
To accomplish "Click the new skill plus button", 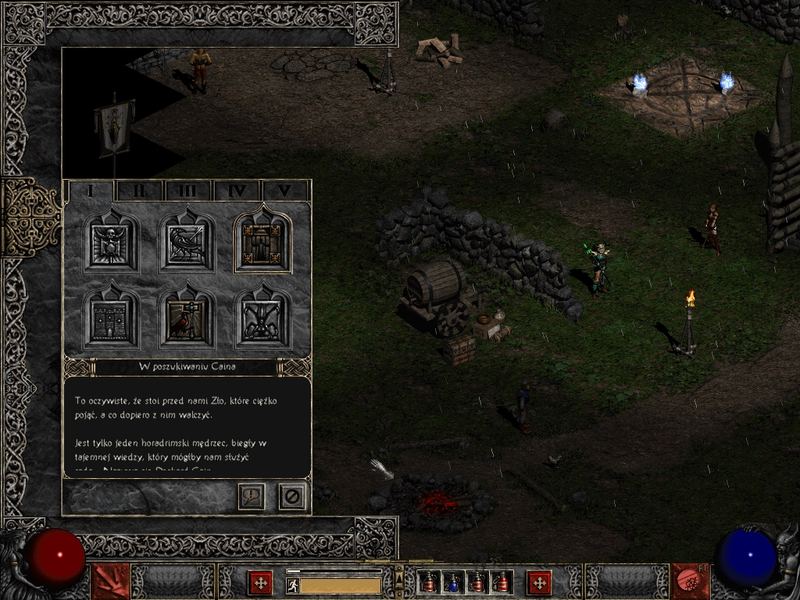I will click(x=540, y=581).
